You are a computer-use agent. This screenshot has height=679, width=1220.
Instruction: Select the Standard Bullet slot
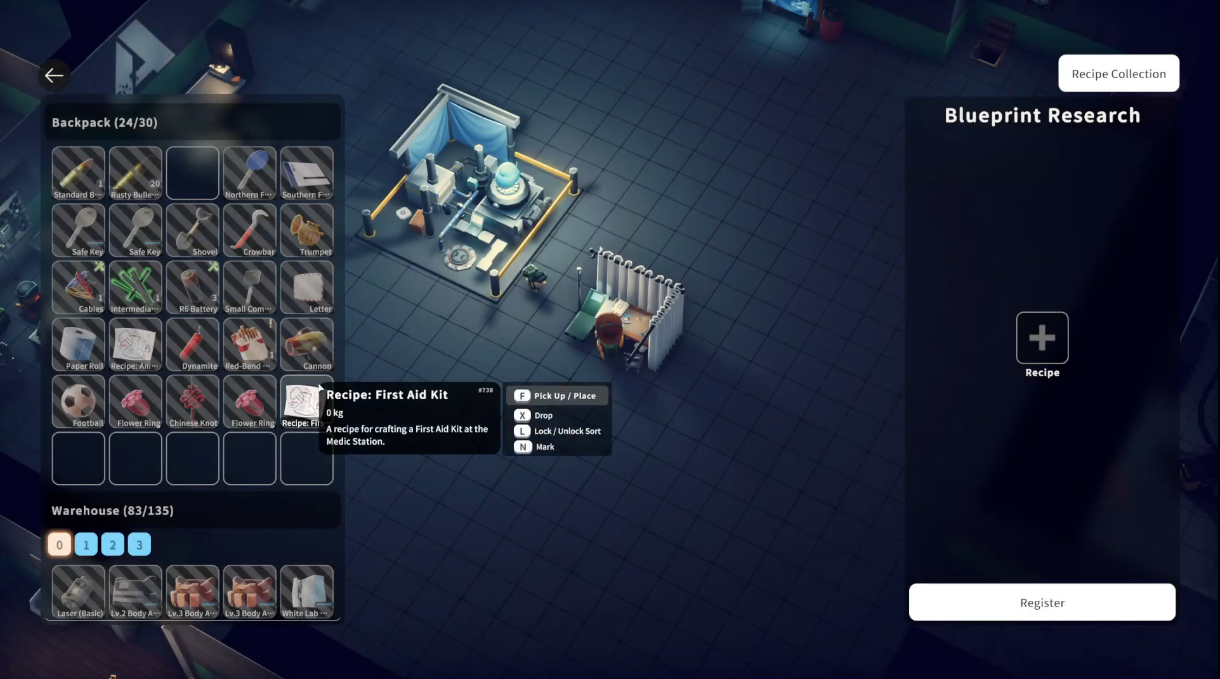coord(78,173)
